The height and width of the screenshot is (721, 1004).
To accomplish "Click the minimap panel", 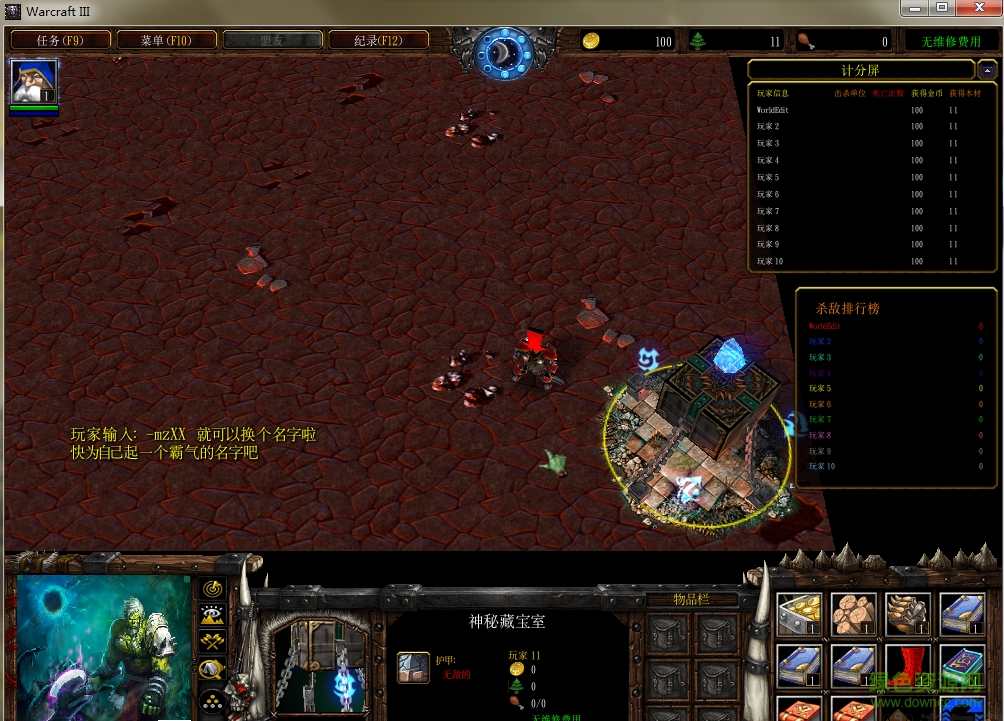I will click(x=103, y=646).
